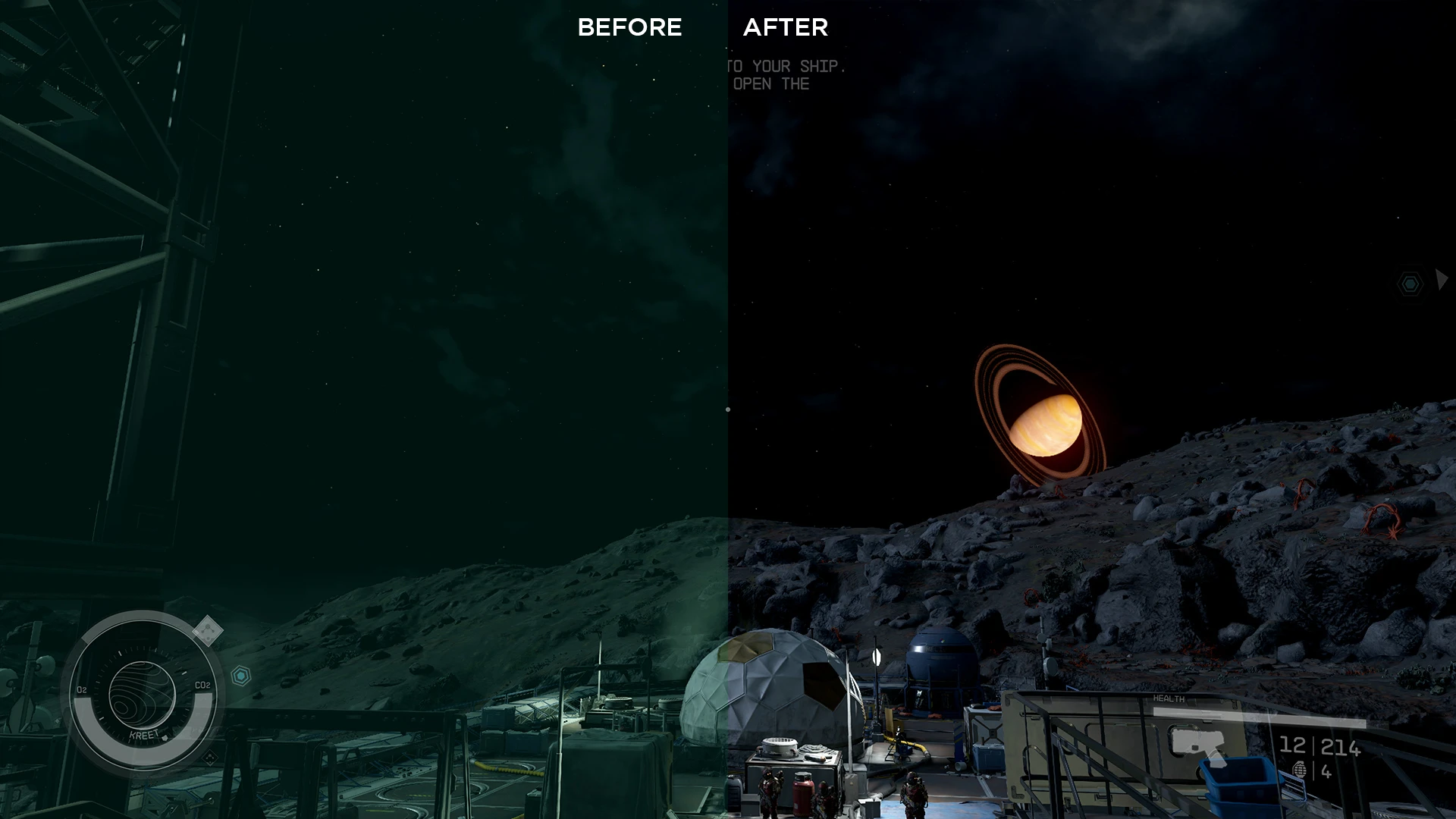1456x819 pixels.
Task: Select the small diamond marker below the compass ring
Action: pyautogui.click(x=210, y=758)
